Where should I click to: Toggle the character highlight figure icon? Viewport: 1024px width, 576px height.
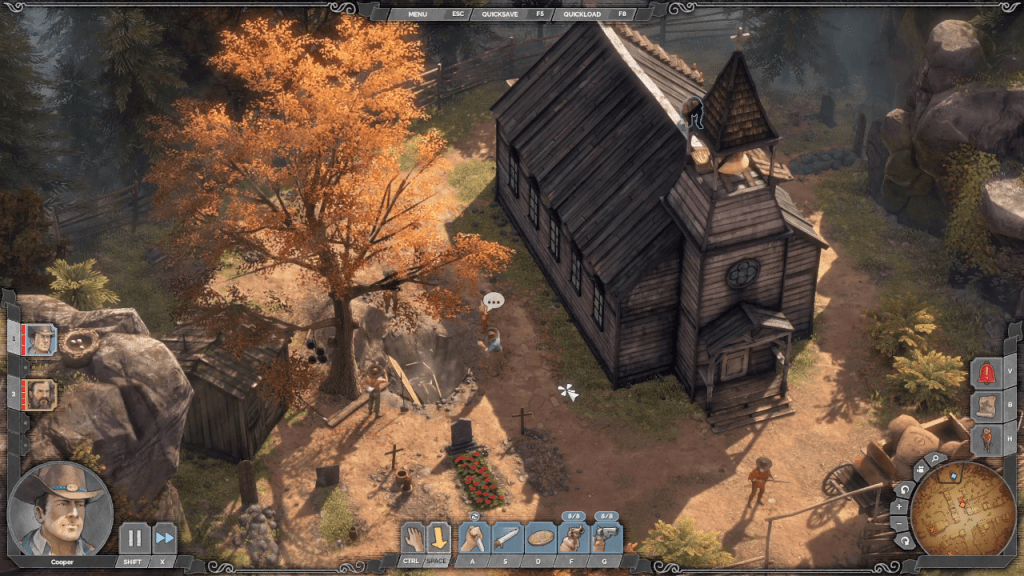tap(987, 439)
